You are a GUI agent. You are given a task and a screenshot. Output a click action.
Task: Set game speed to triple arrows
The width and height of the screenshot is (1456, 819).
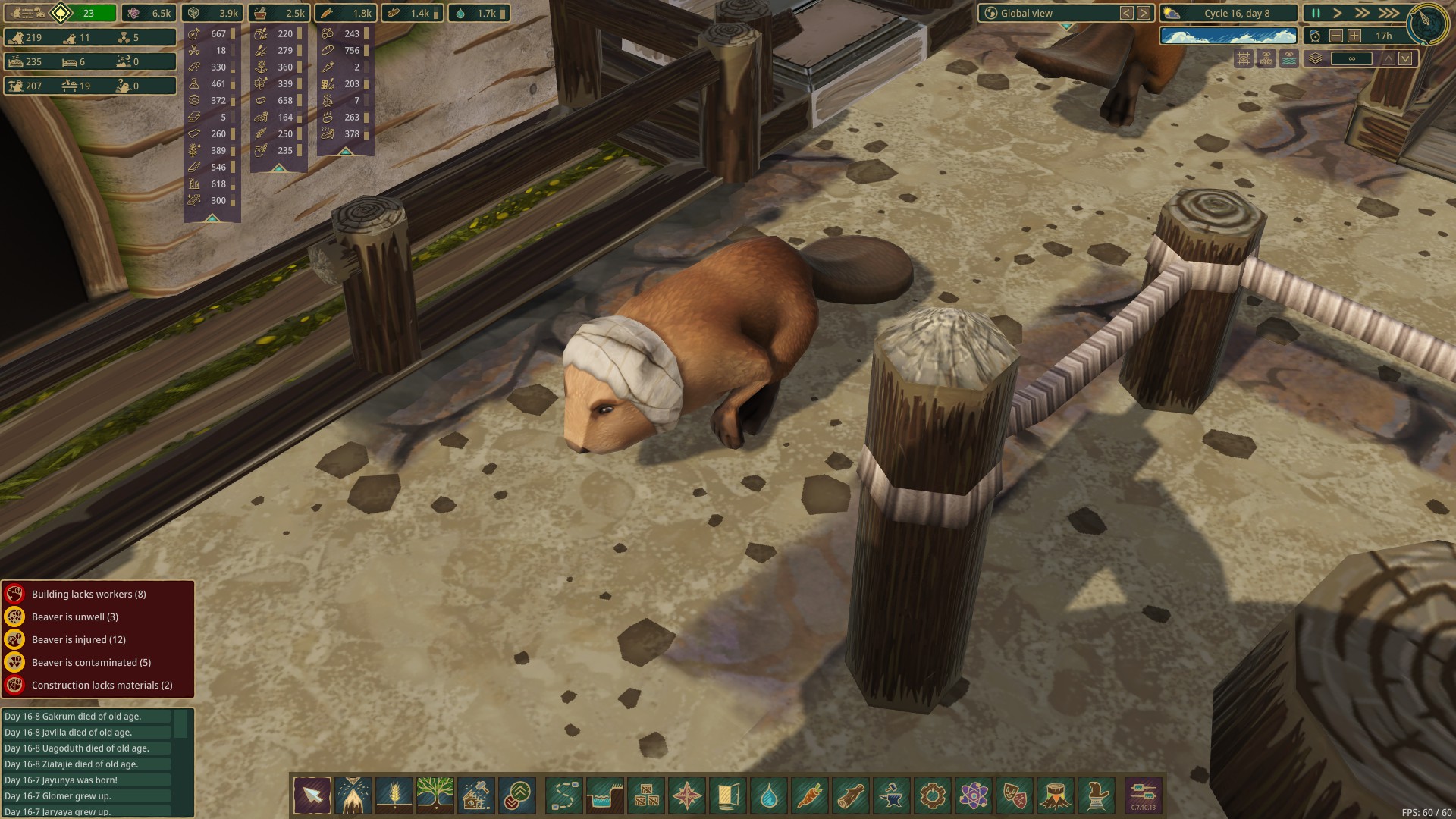(x=1389, y=13)
